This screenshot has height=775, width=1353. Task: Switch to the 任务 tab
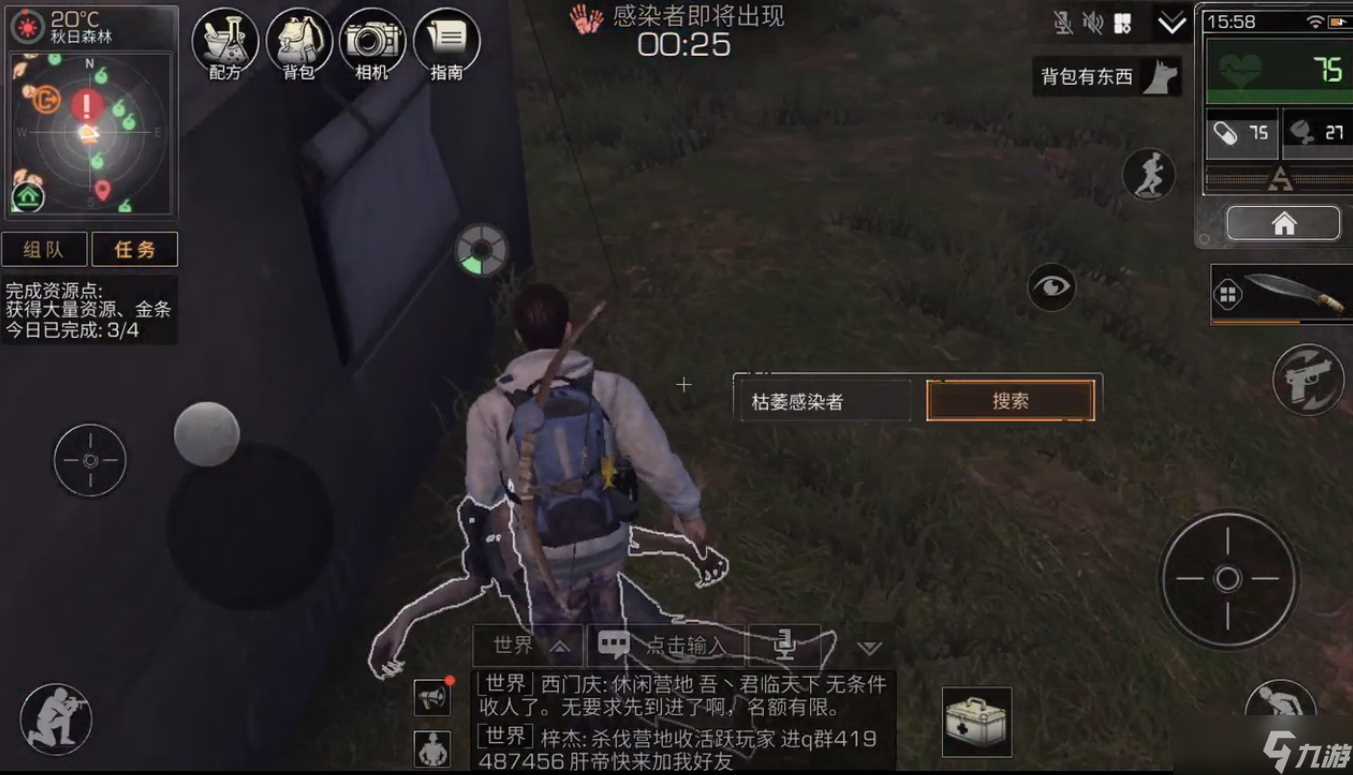[x=134, y=249]
